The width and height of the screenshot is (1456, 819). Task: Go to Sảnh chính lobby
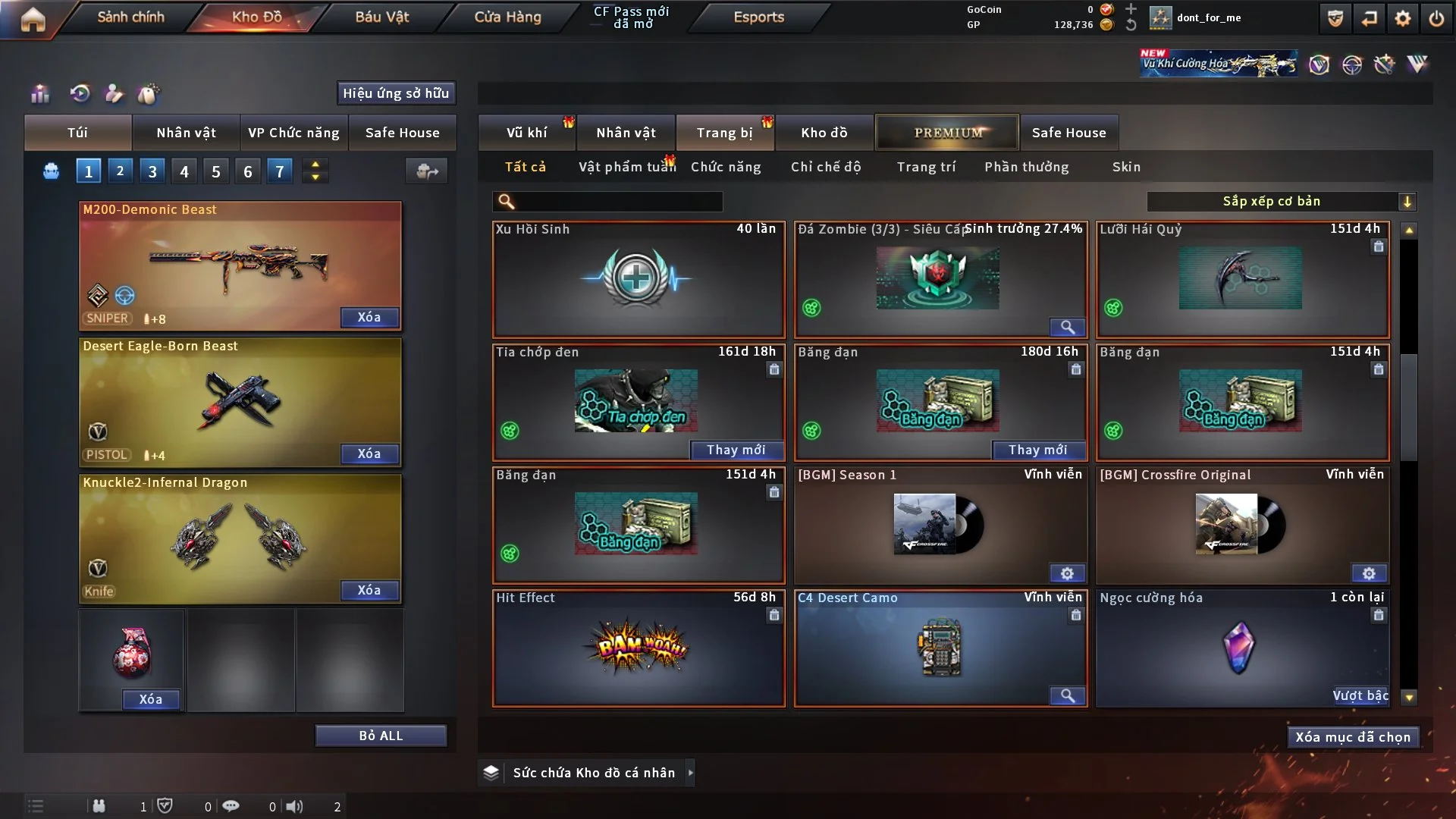coord(130,17)
